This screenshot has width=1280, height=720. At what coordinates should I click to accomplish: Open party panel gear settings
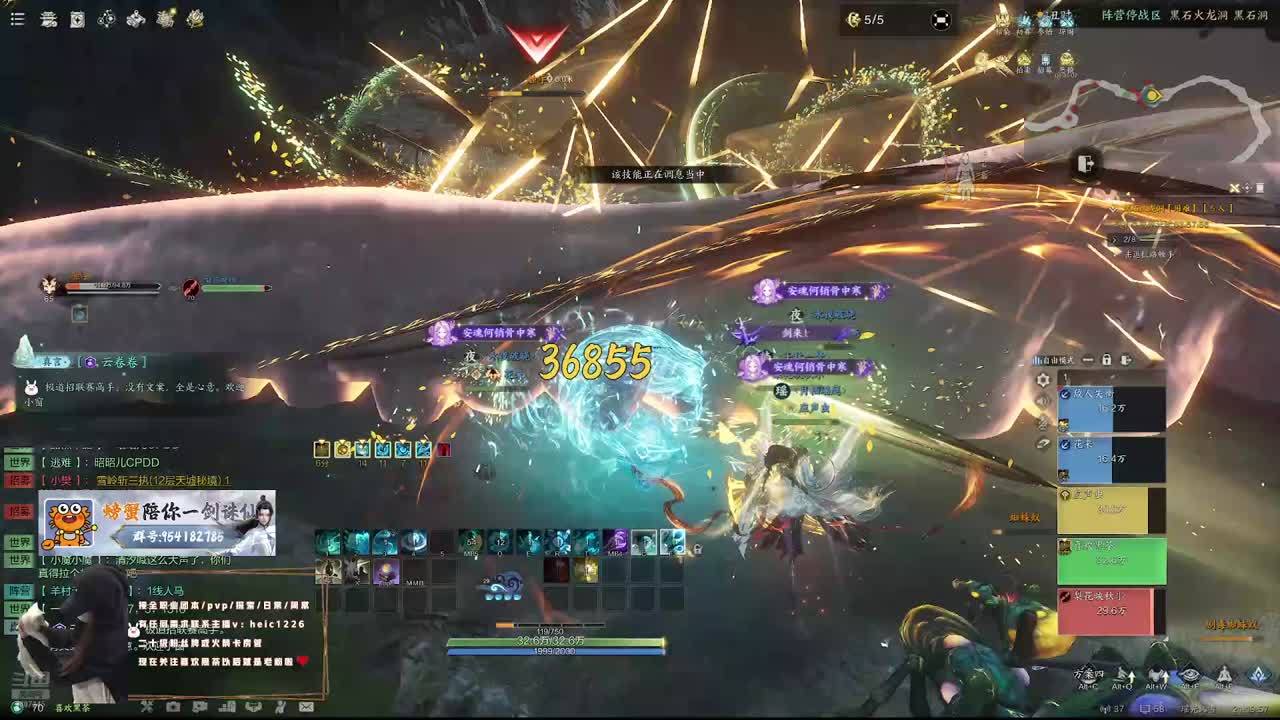point(1043,380)
